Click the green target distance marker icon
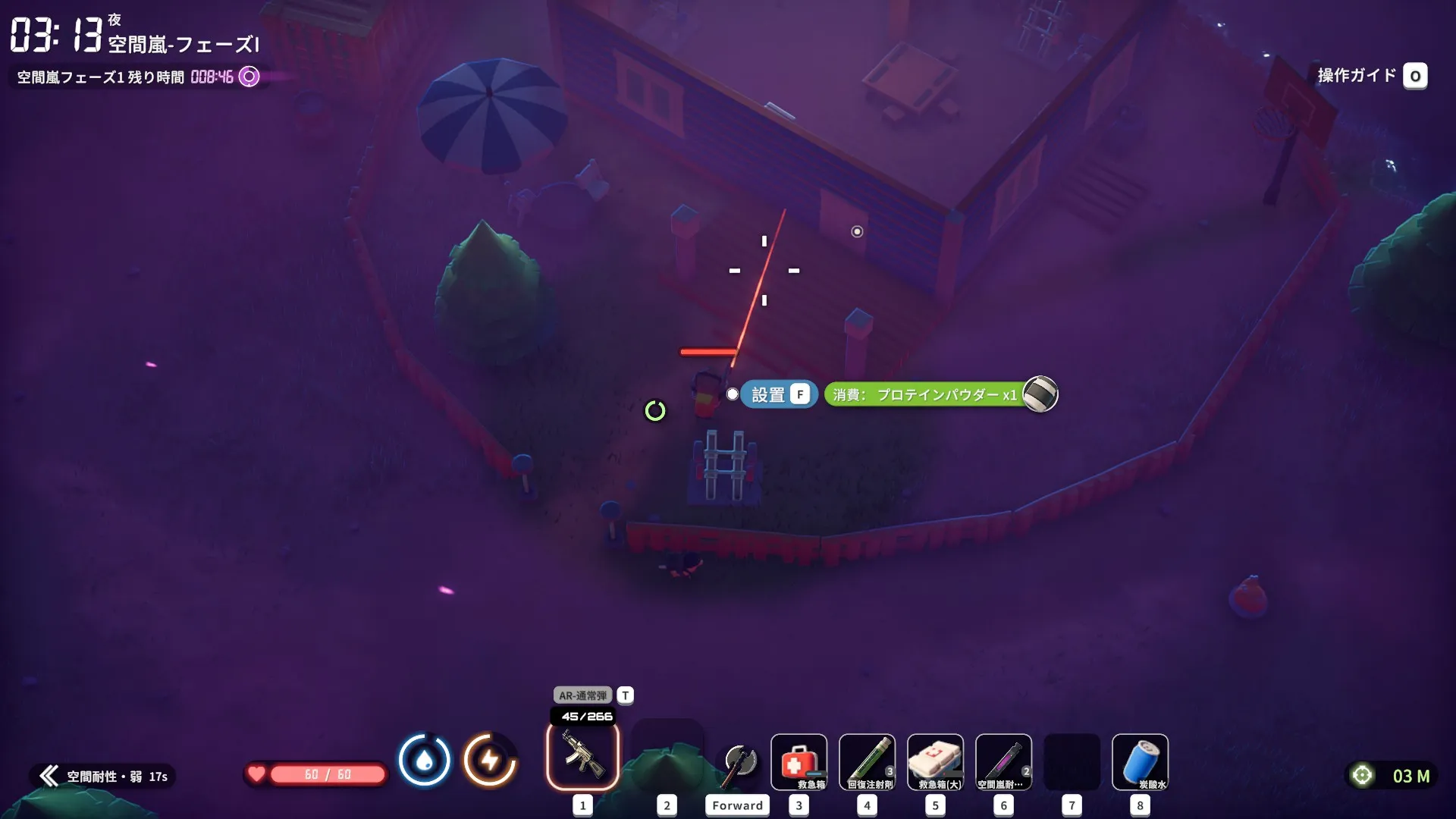 click(1362, 775)
